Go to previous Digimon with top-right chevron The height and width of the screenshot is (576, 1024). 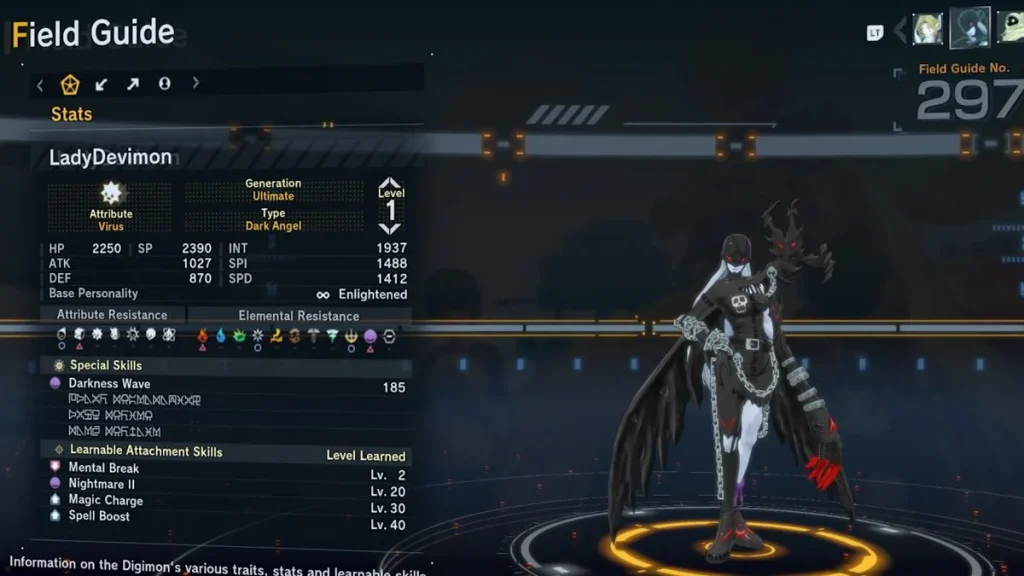899,30
